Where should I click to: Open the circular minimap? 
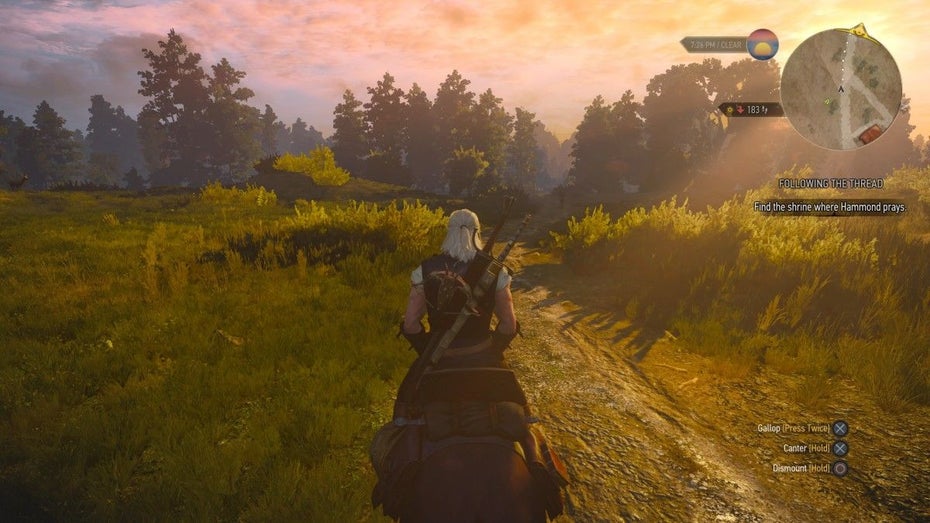click(x=840, y=88)
